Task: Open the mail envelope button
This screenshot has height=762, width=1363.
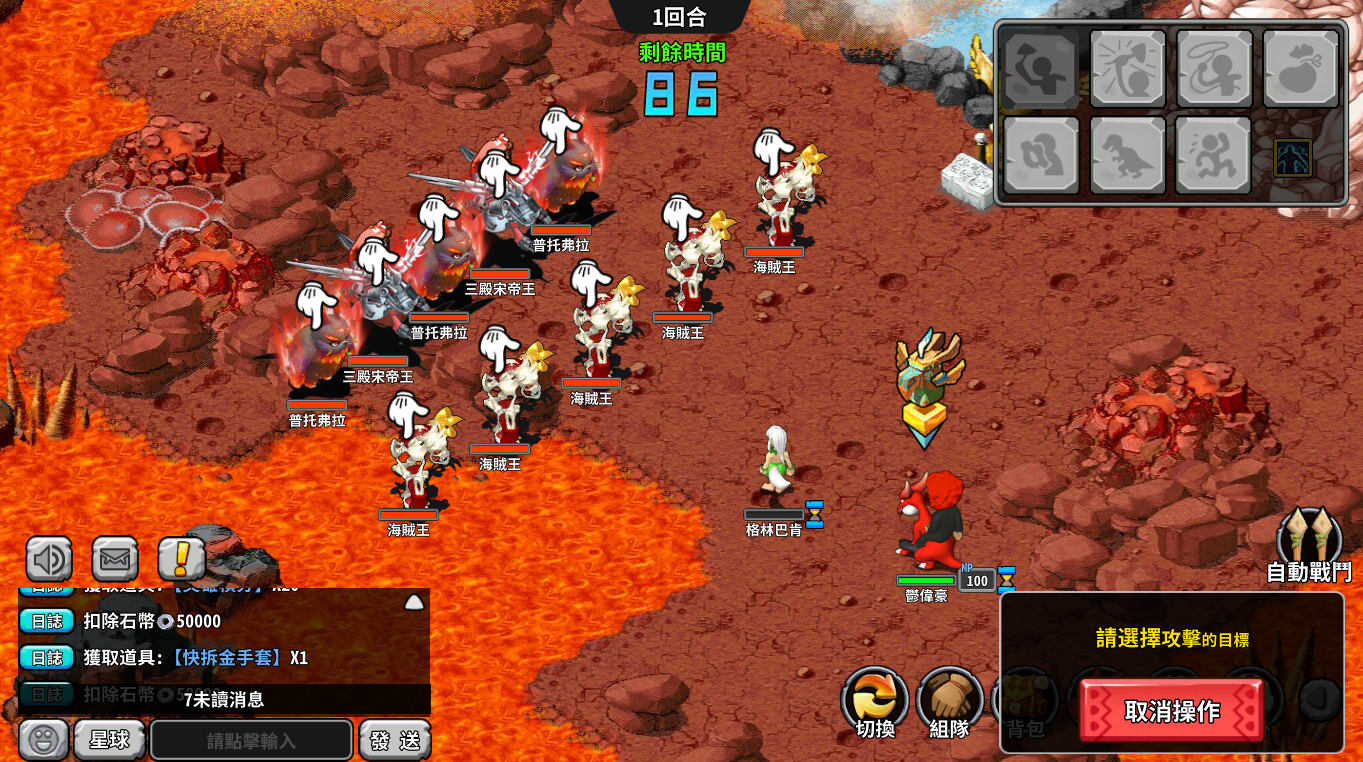Action: [x=115, y=559]
